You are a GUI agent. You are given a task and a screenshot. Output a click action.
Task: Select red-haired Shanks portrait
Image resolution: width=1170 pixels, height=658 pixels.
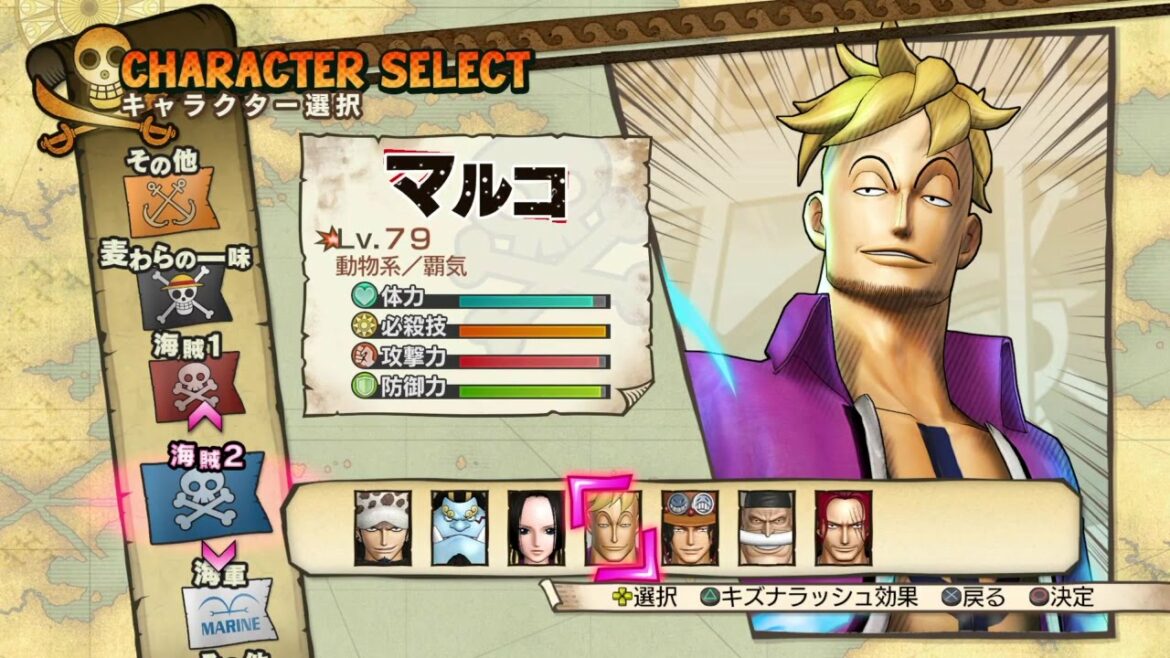tap(843, 528)
